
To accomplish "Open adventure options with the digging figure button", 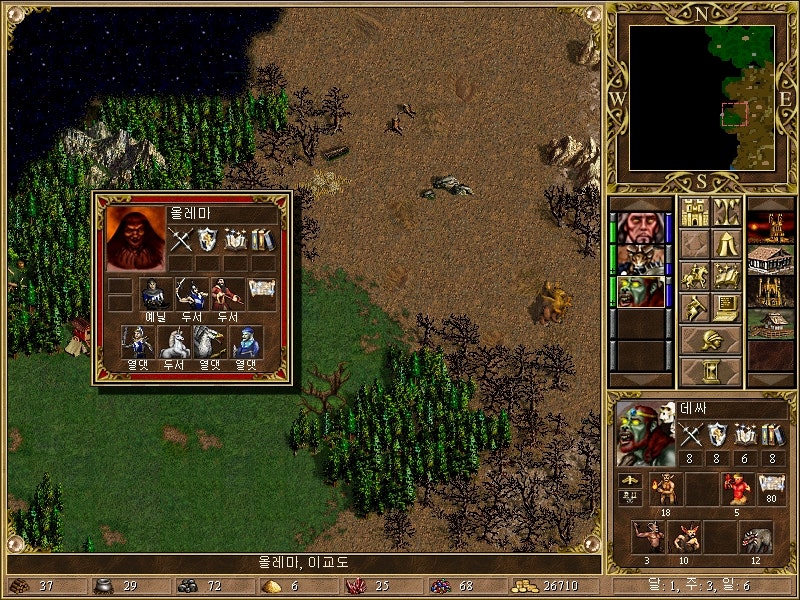I will pos(694,308).
